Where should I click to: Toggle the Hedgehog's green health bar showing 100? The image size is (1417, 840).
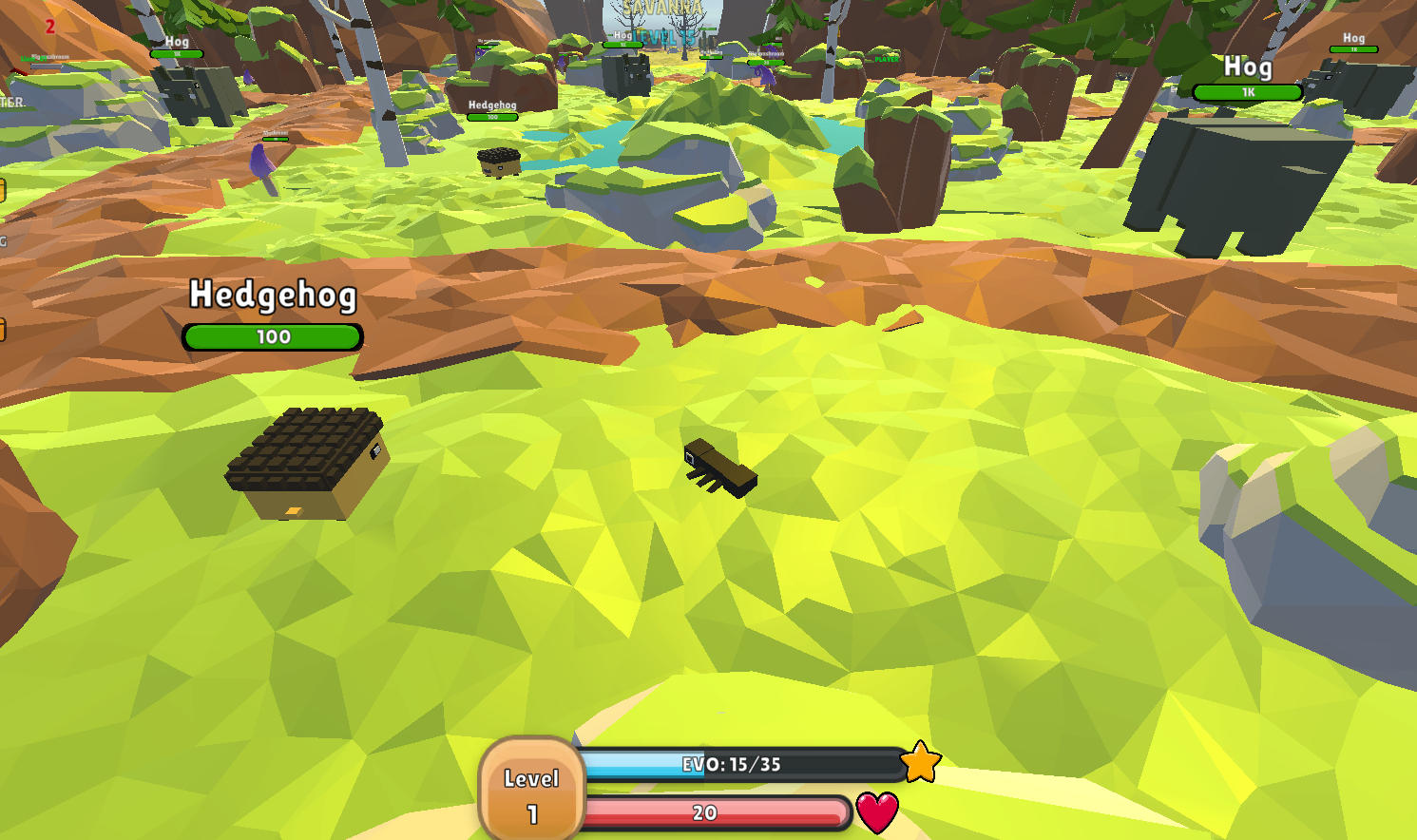click(272, 336)
